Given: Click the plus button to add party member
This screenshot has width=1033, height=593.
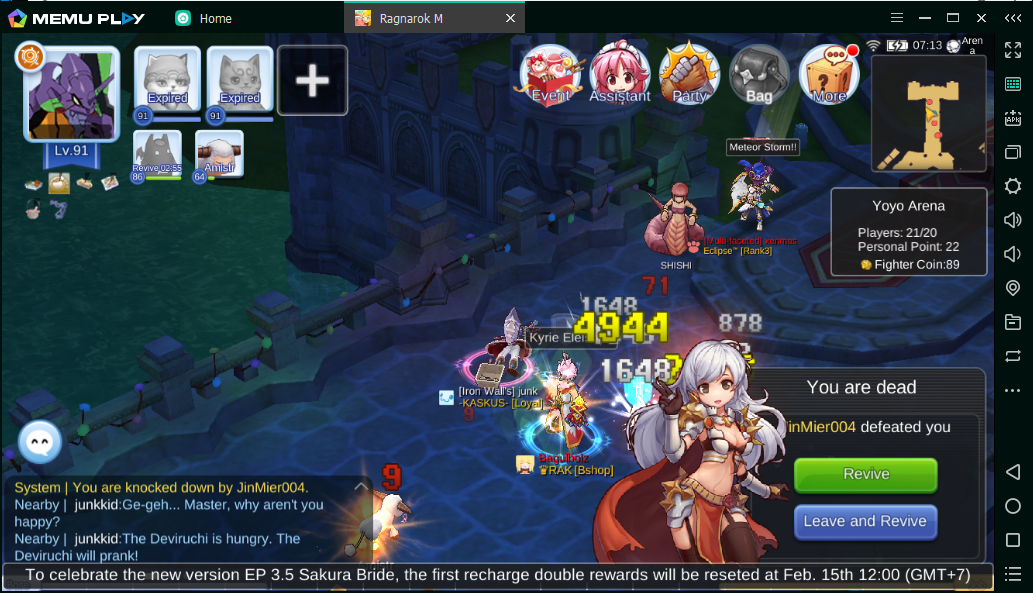Looking at the screenshot, I should click(313, 80).
